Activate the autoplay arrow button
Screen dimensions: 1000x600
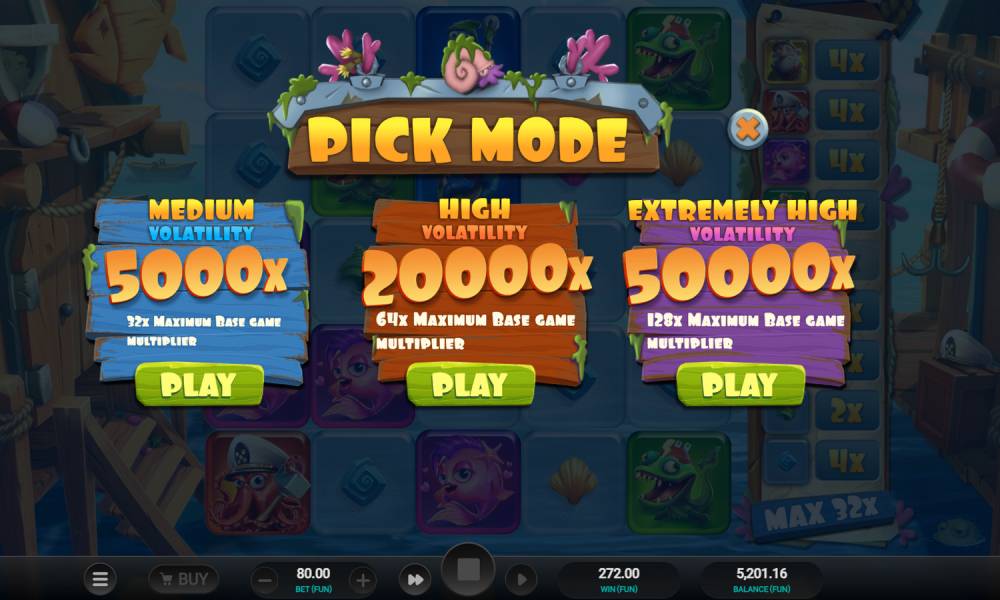tap(521, 578)
